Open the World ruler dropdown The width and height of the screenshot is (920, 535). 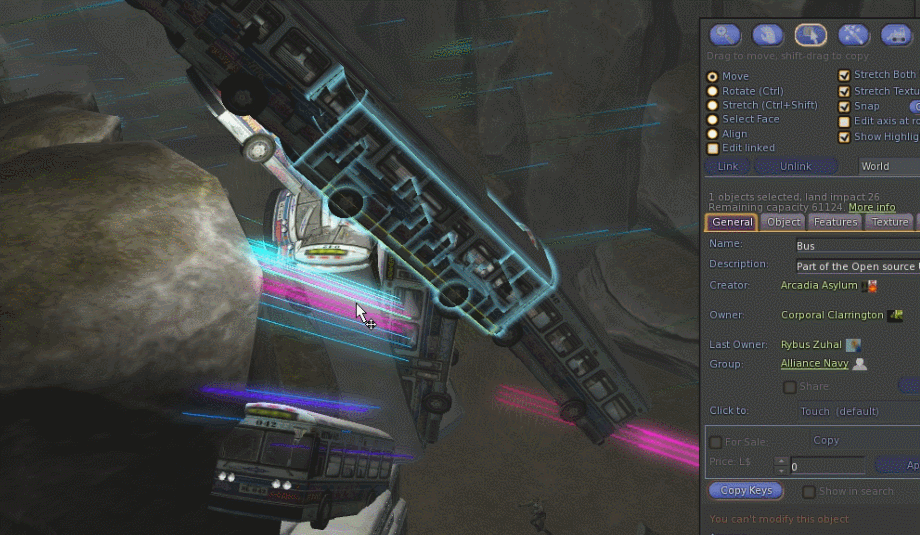(x=889, y=166)
